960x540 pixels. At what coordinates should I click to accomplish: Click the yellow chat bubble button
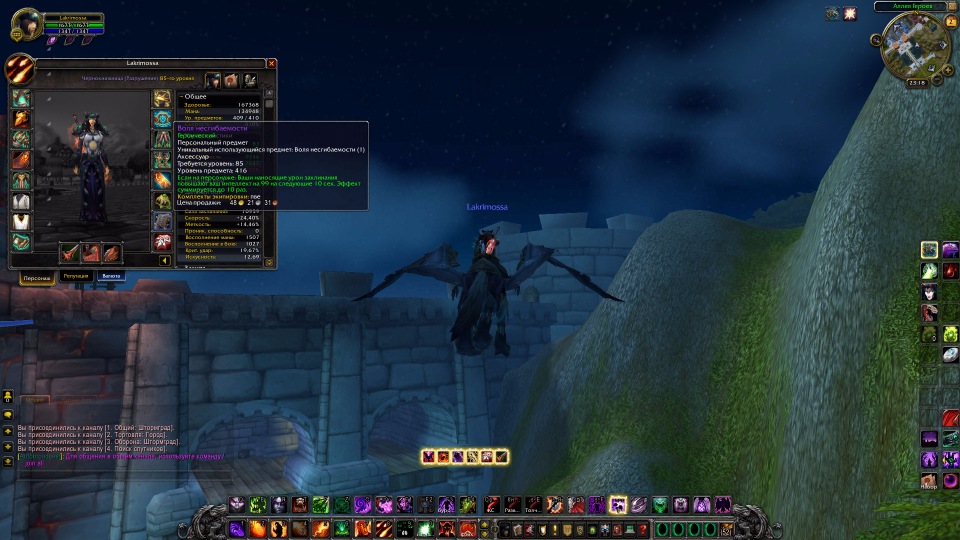pyautogui.click(x=8, y=413)
